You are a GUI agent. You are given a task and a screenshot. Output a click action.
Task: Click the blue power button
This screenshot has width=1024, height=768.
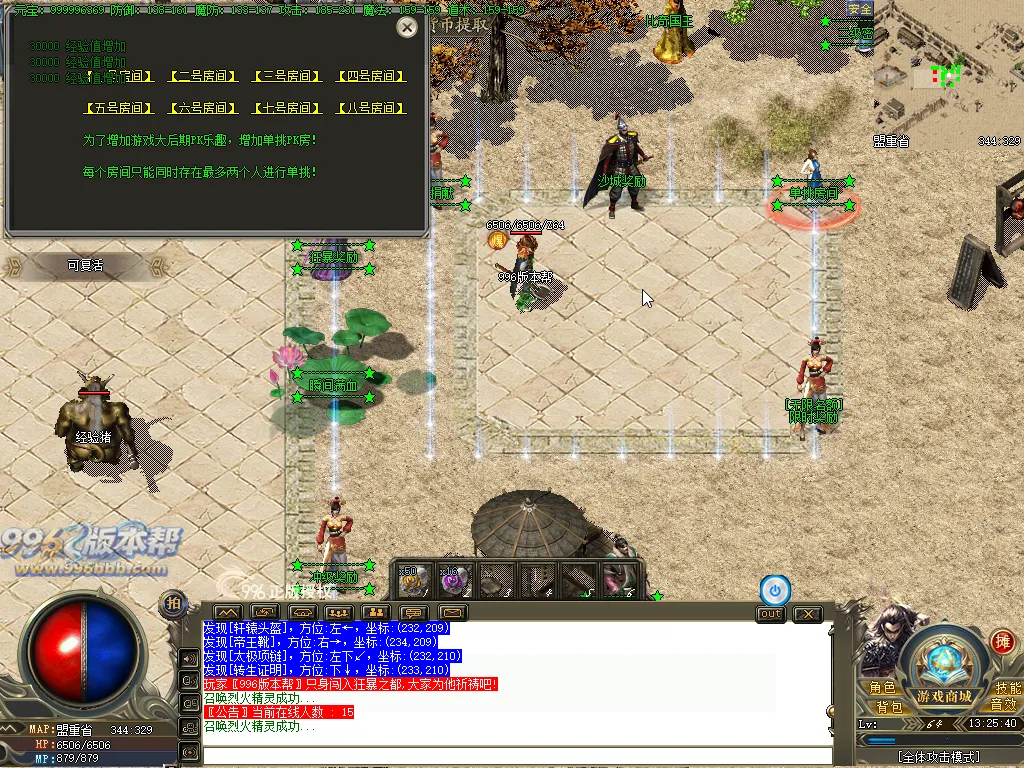tap(775, 590)
